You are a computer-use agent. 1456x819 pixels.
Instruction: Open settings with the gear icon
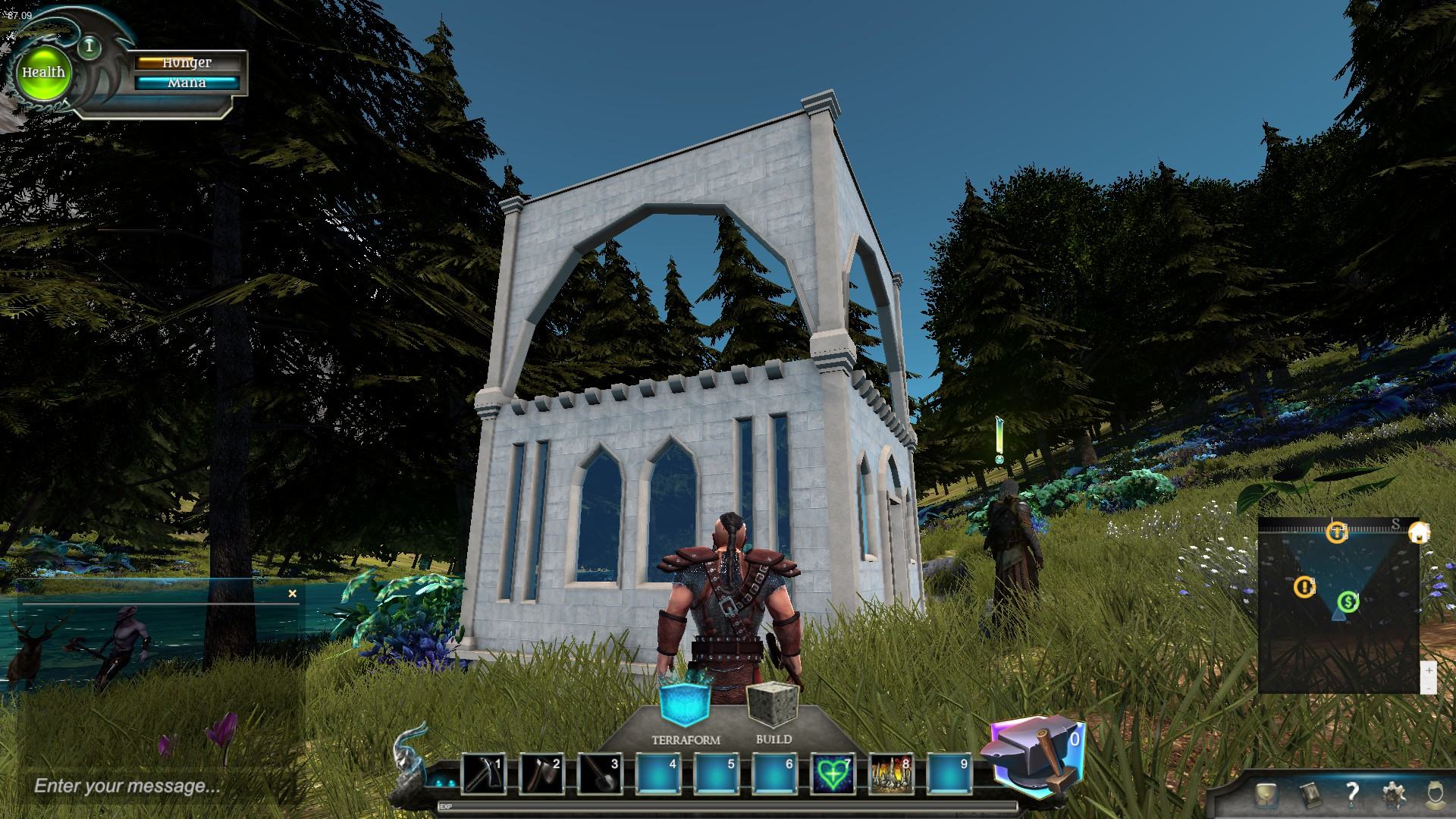1394,794
